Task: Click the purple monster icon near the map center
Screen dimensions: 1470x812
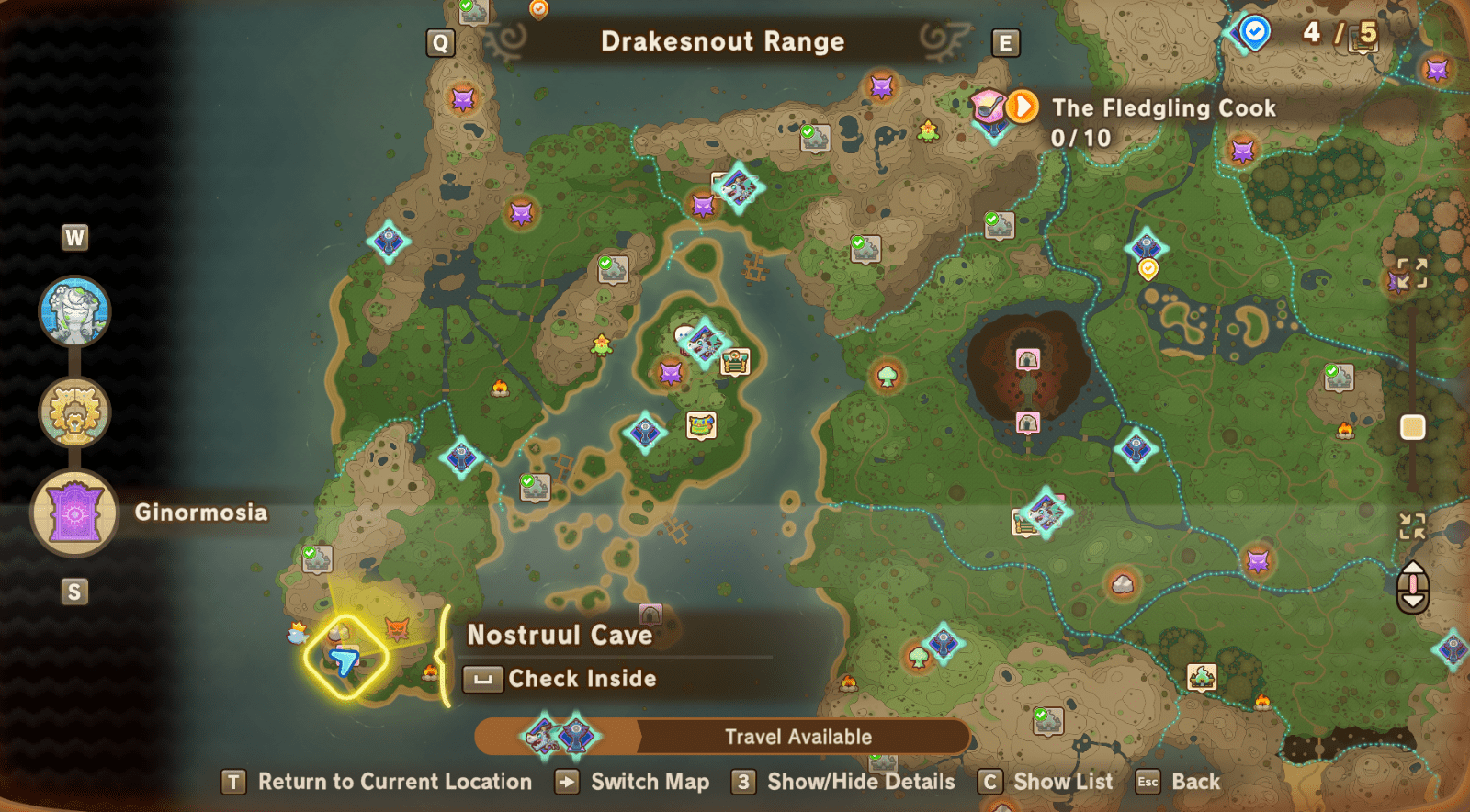Action: pyautogui.click(x=670, y=374)
